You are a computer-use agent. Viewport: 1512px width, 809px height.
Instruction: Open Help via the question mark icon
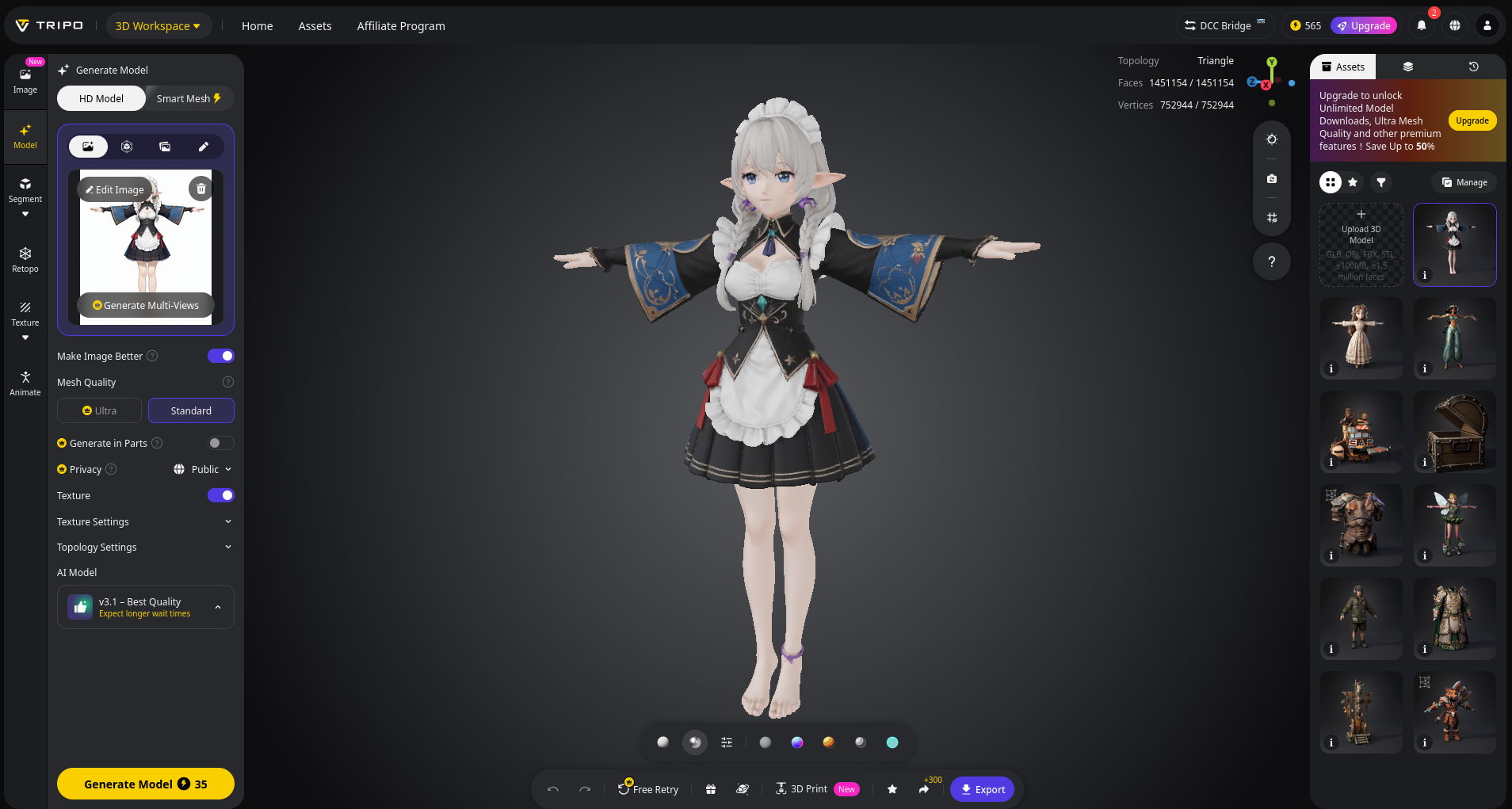click(x=1272, y=261)
